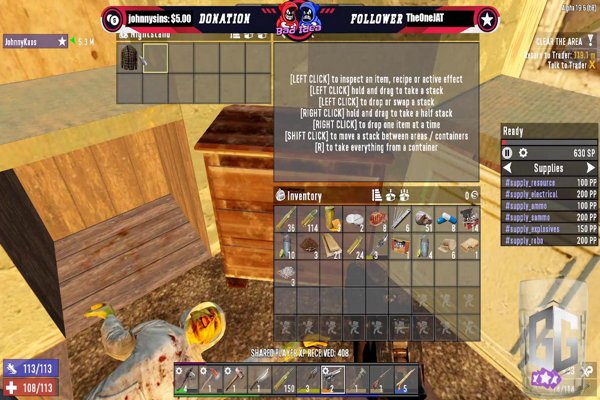Image resolution: width=600 pixels, height=400 pixels.
Task: Select the water bottle stack of 10
Action: (285, 246)
